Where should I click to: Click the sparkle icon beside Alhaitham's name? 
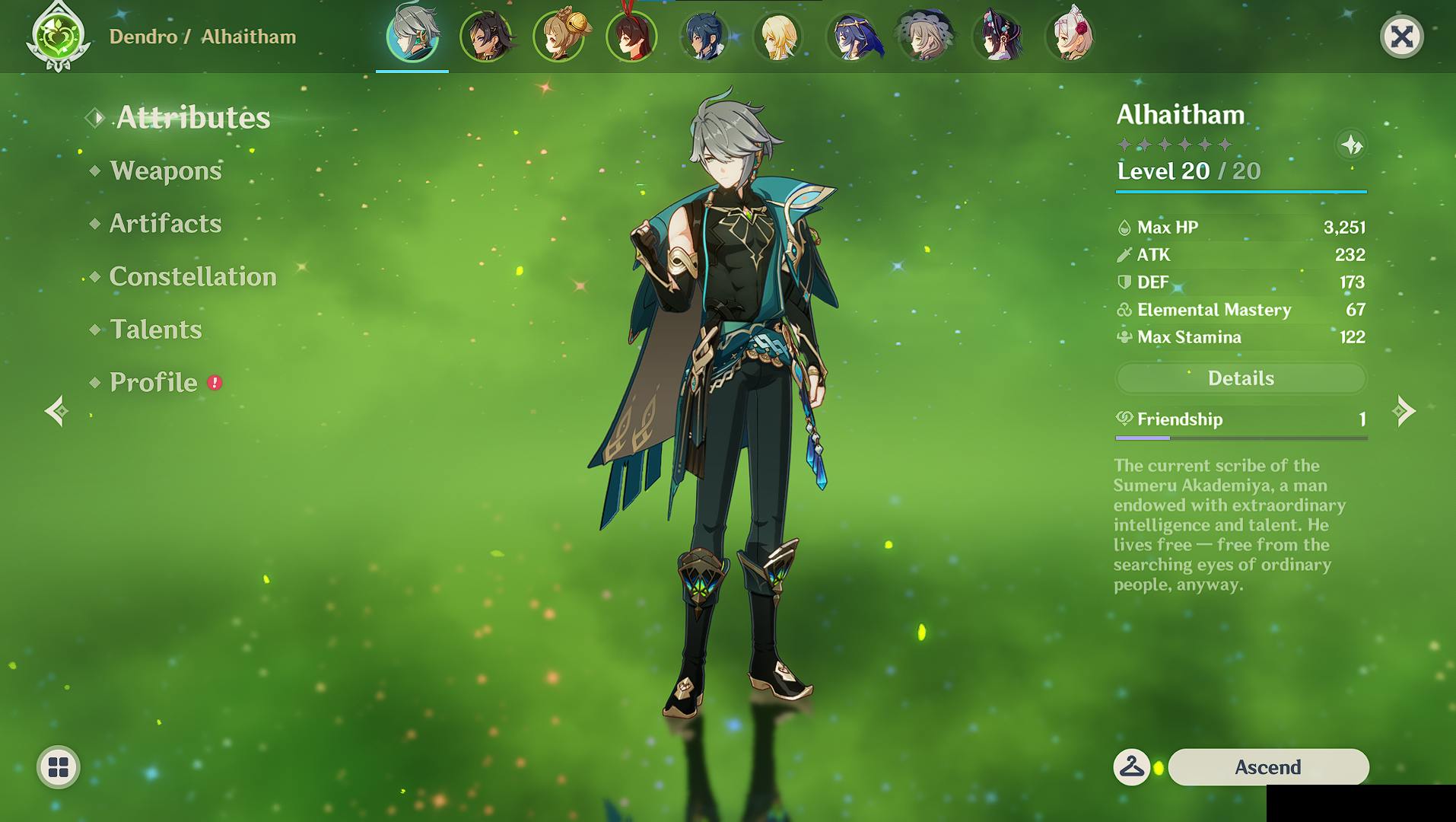point(1352,145)
